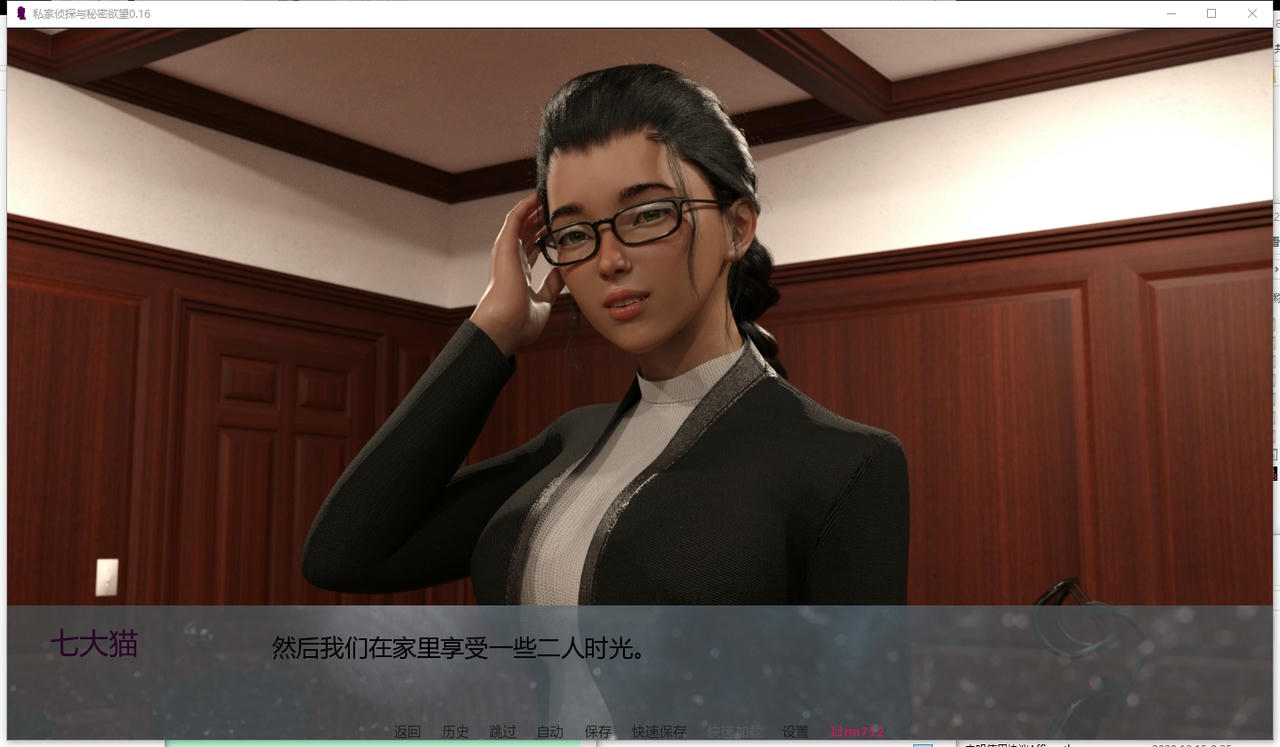
Task: Click the dialogue text to advance the story
Action: tap(456, 648)
